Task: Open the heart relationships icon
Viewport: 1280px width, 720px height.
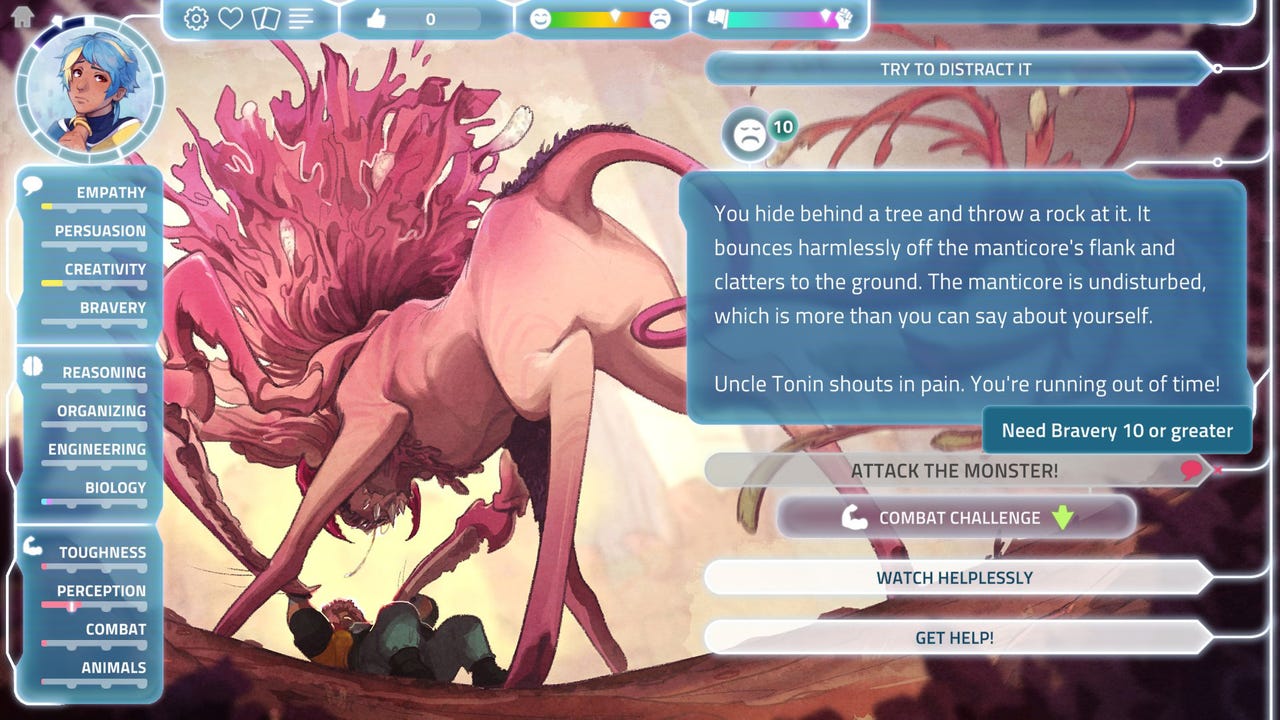Action: tap(231, 18)
